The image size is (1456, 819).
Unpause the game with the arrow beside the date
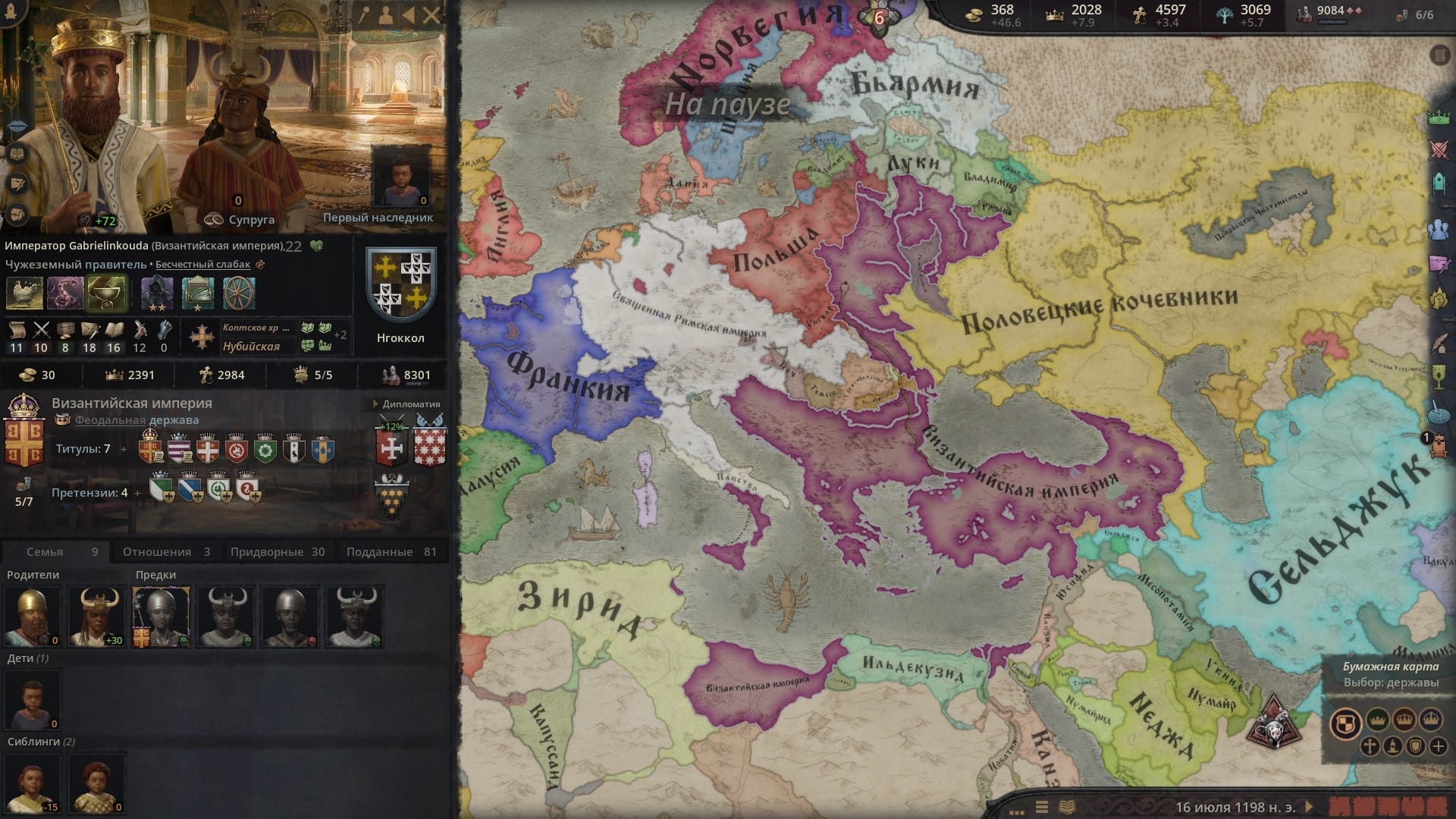(1309, 806)
